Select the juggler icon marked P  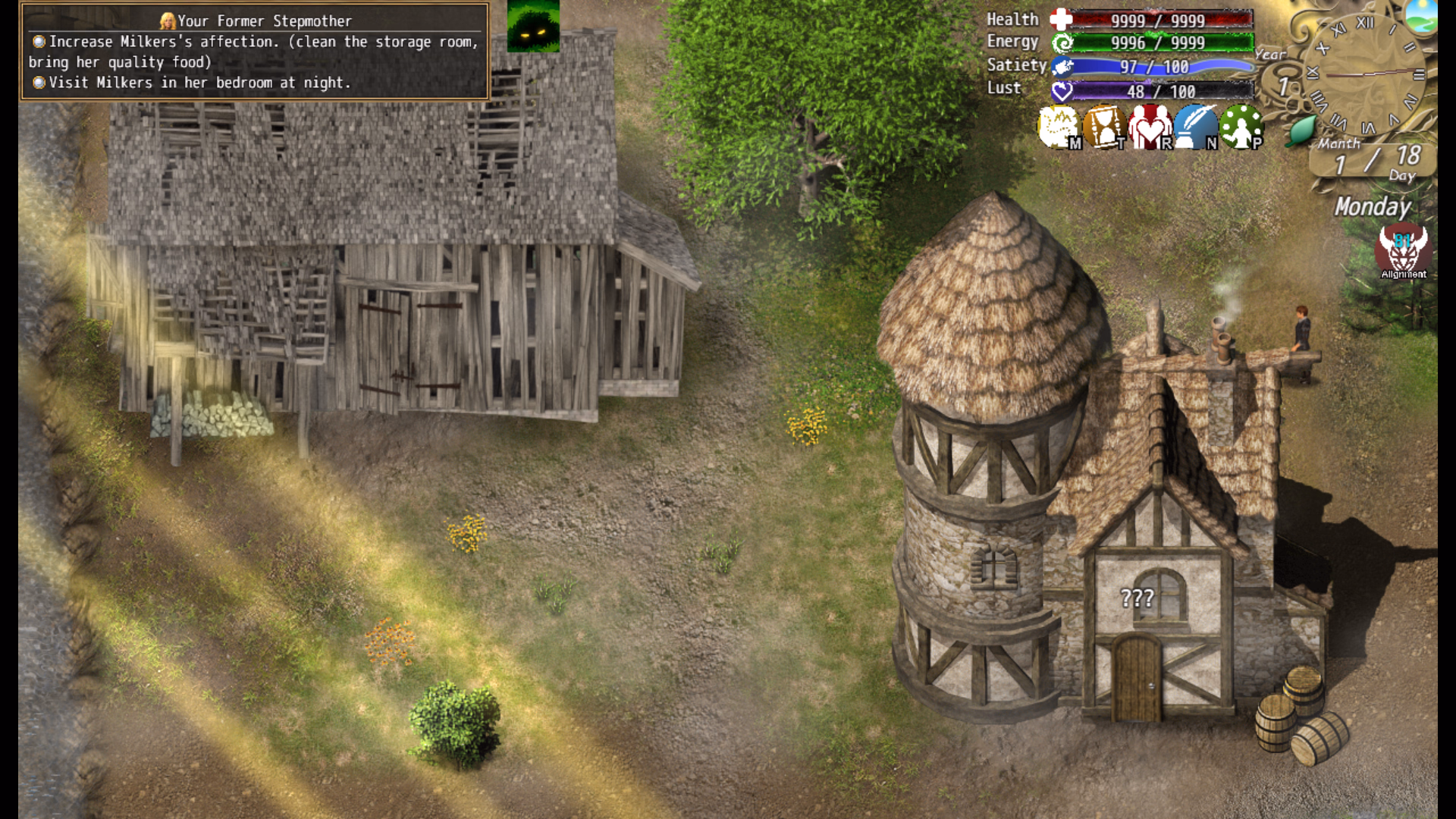pos(1241,127)
